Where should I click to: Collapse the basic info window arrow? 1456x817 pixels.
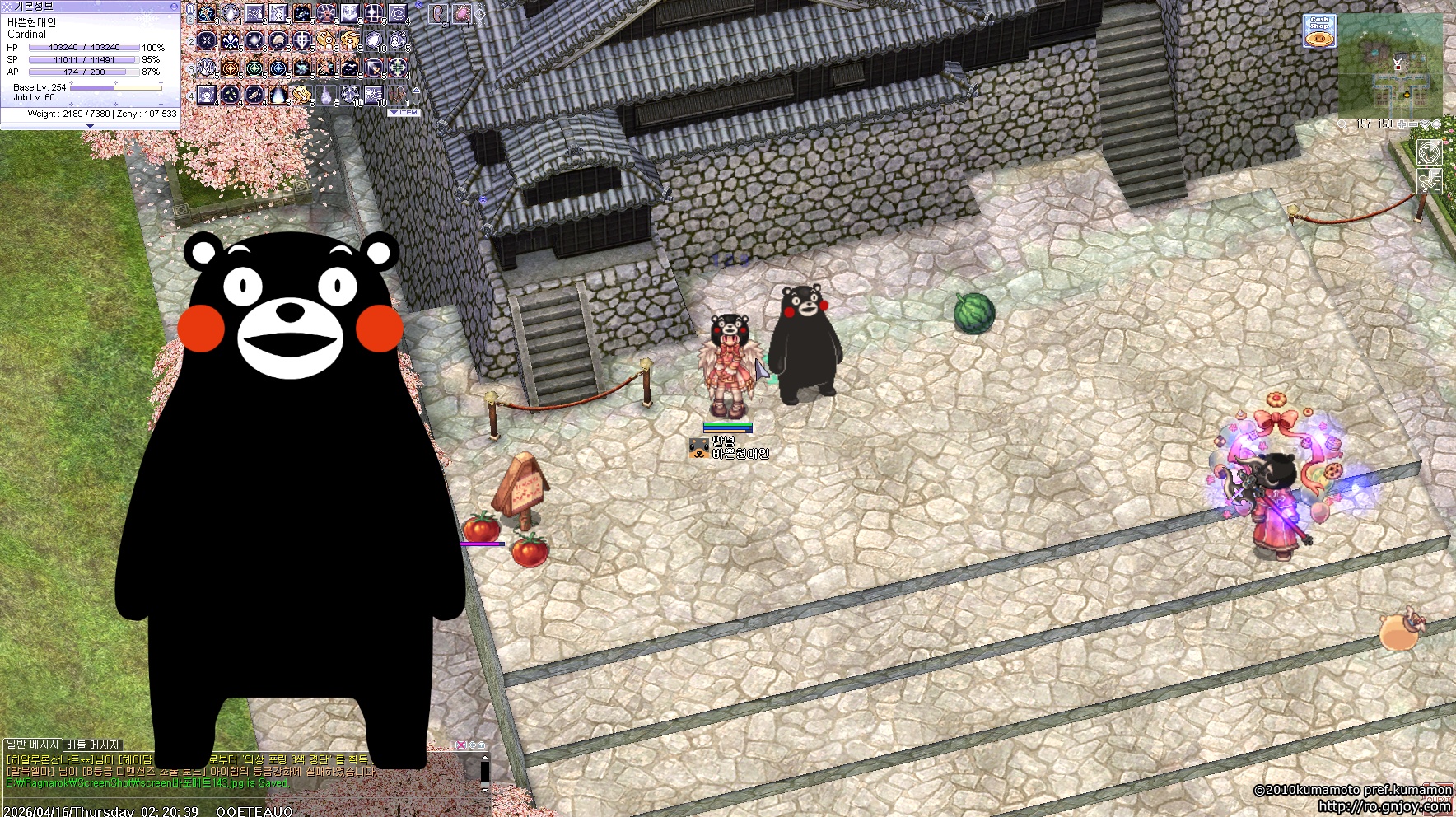90,126
